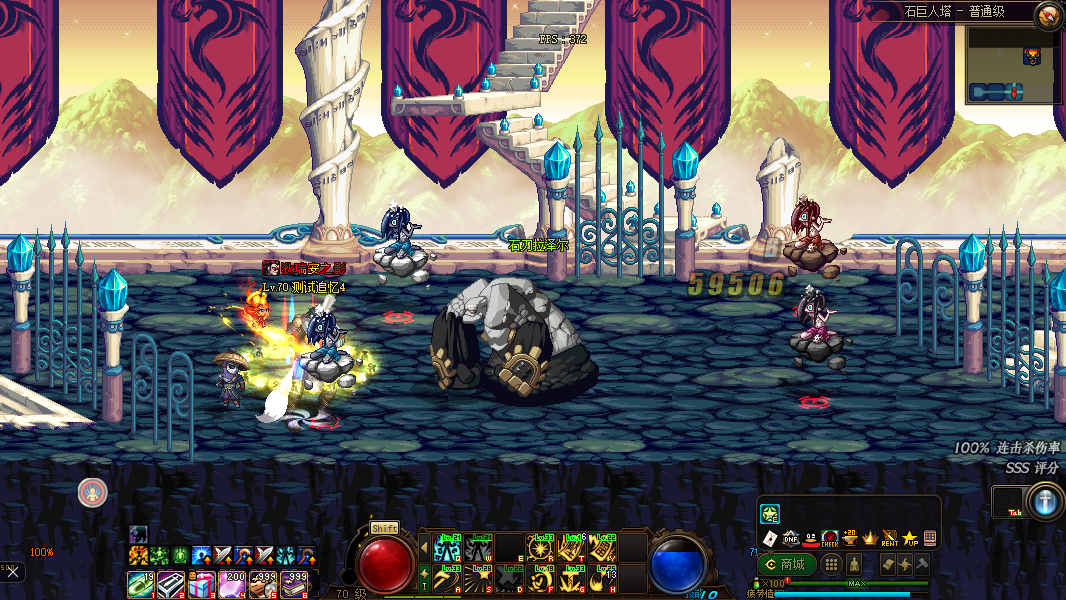Click the glowing sword Tab button
This screenshot has width=1066, height=600.
[1045, 501]
